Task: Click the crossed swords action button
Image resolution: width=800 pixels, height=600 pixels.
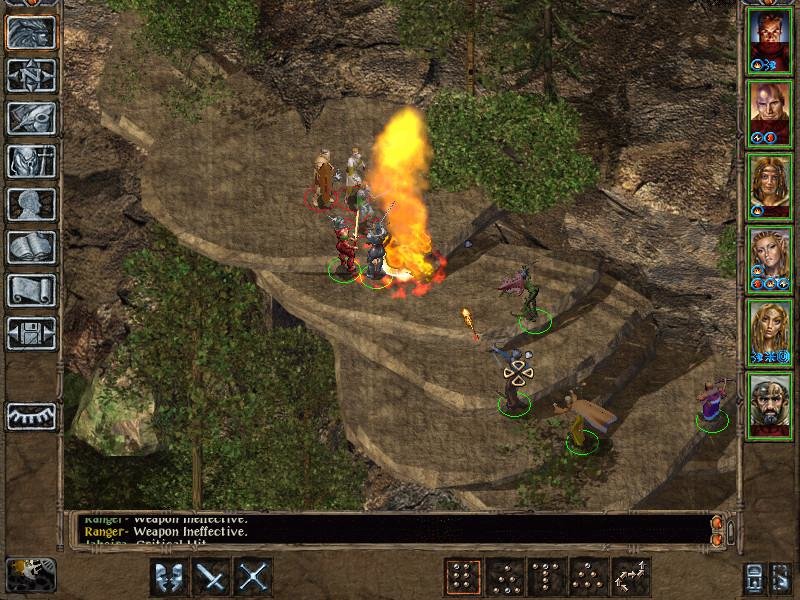Action: pos(253,577)
